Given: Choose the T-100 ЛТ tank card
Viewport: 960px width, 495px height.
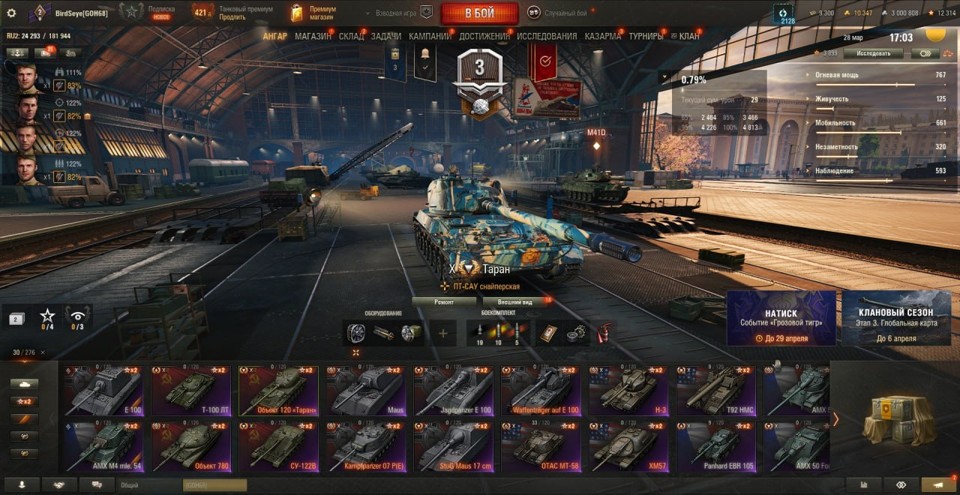Looking at the screenshot, I should (193, 390).
